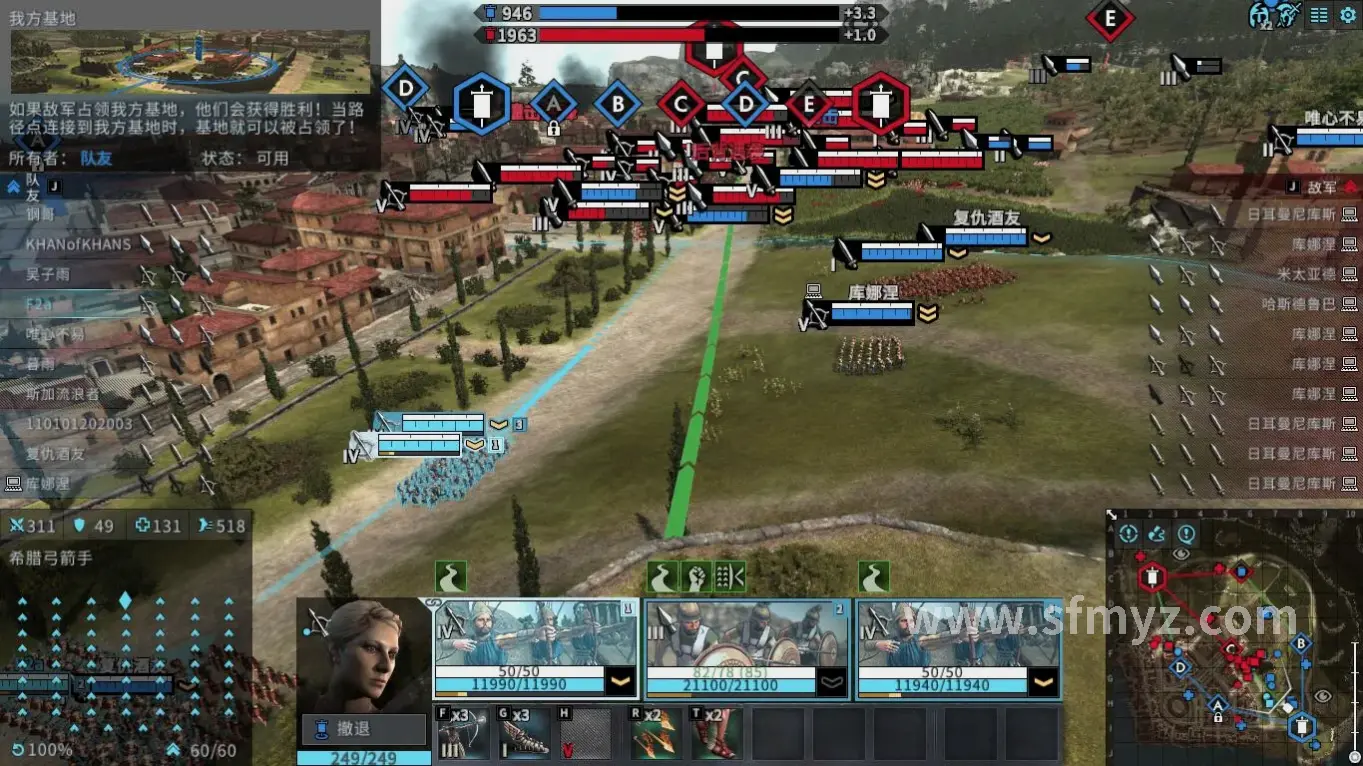Select the first Greek archer unit card

[535, 648]
